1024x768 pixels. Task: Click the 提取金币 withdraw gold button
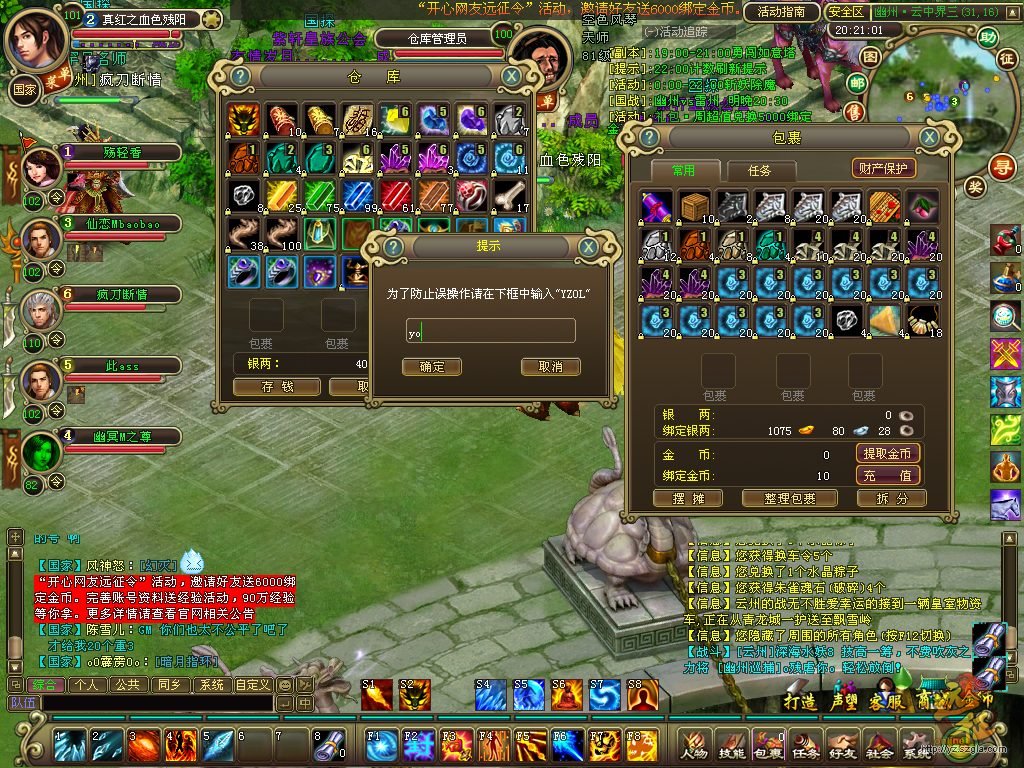click(x=889, y=454)
